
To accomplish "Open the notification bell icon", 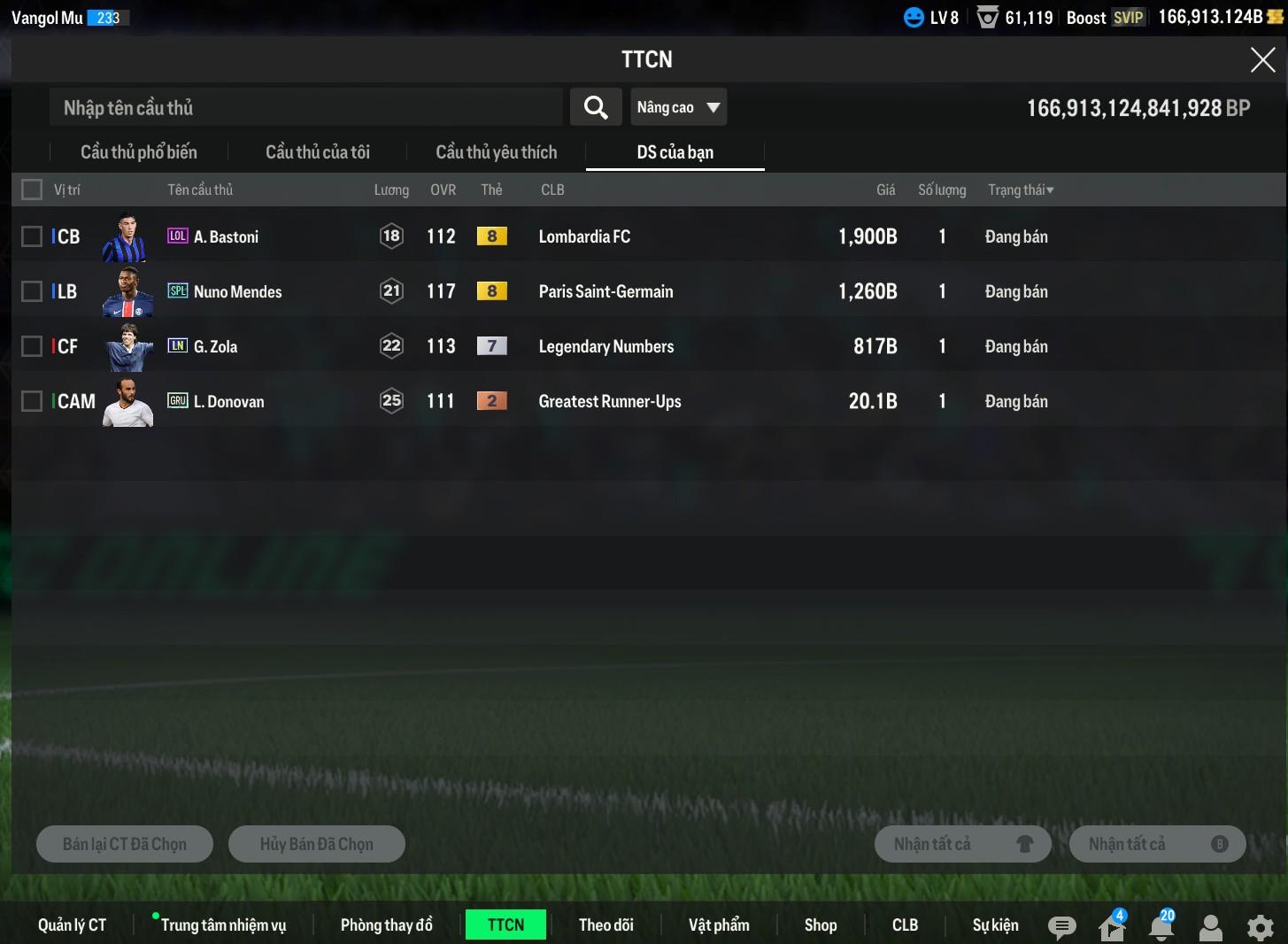I will click(x=1161, y=927).
